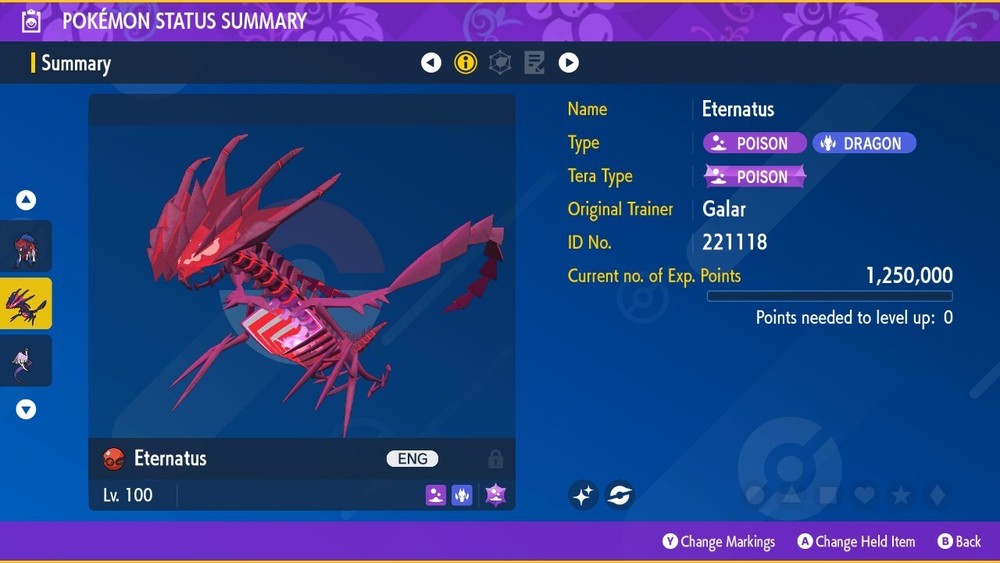Go Back from the summary screen

click(959, 542)
